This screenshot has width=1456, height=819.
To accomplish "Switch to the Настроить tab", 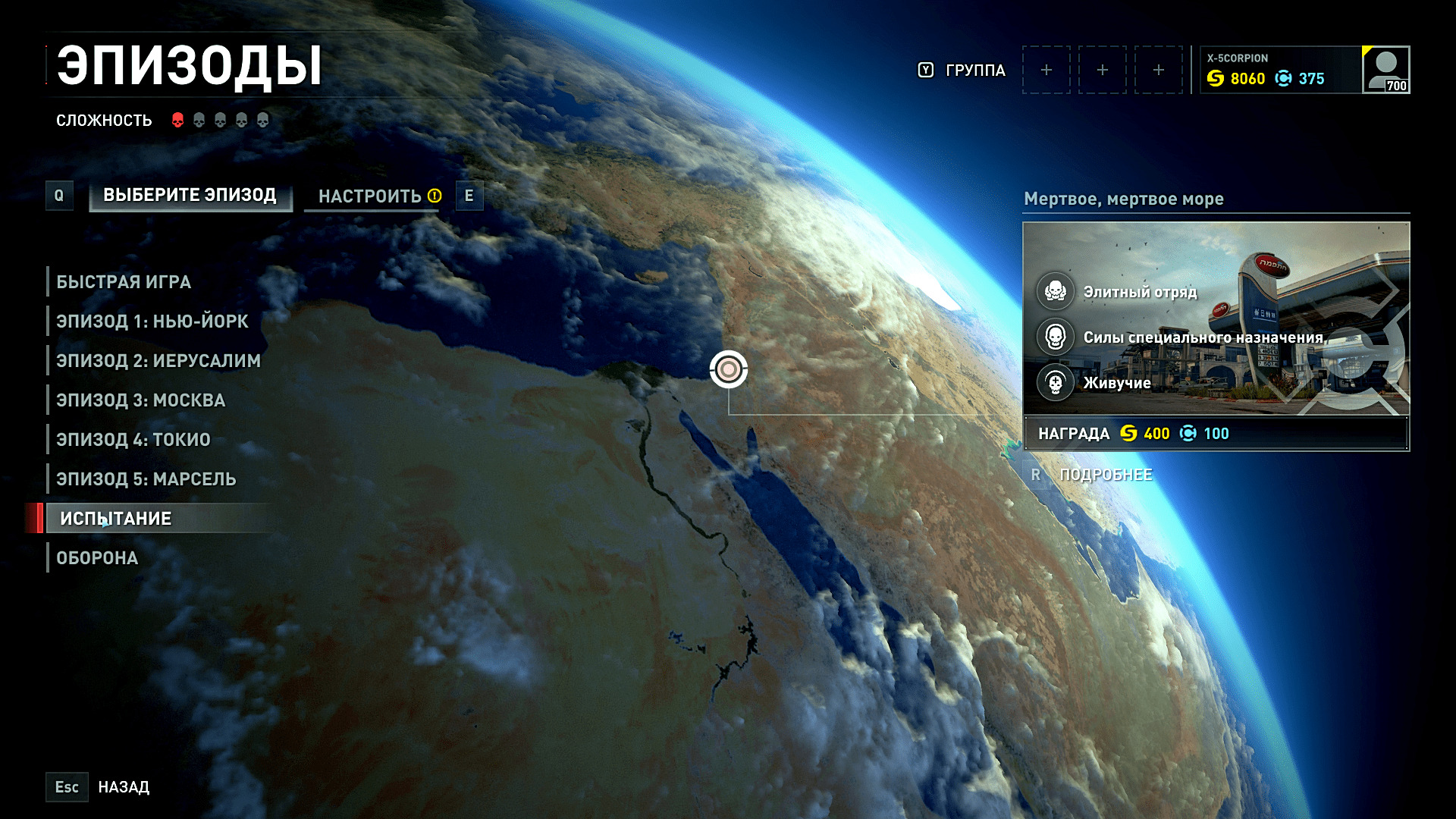I will coord(371,196).
